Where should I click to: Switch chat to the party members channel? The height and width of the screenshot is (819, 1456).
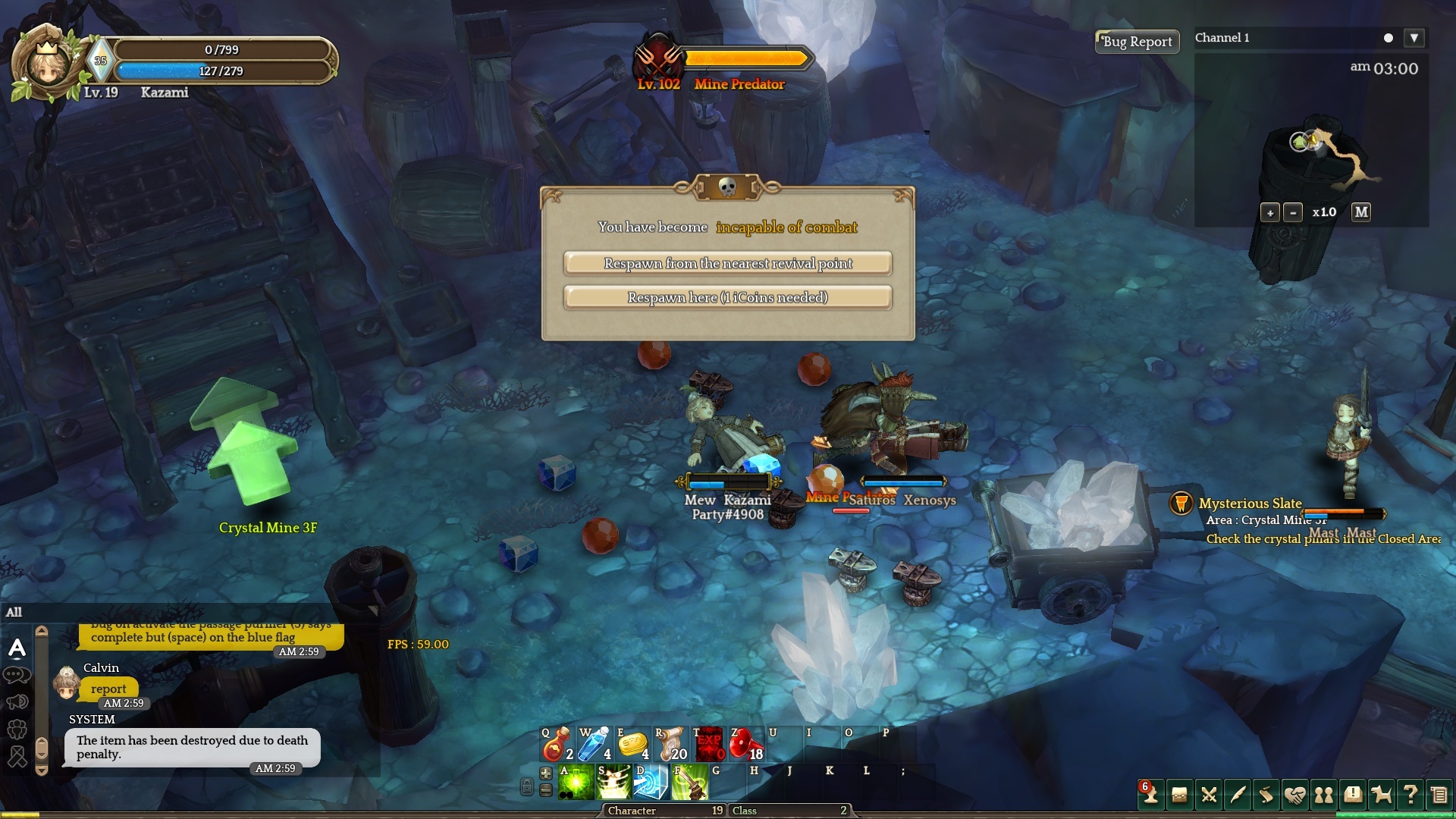point(17,729)
